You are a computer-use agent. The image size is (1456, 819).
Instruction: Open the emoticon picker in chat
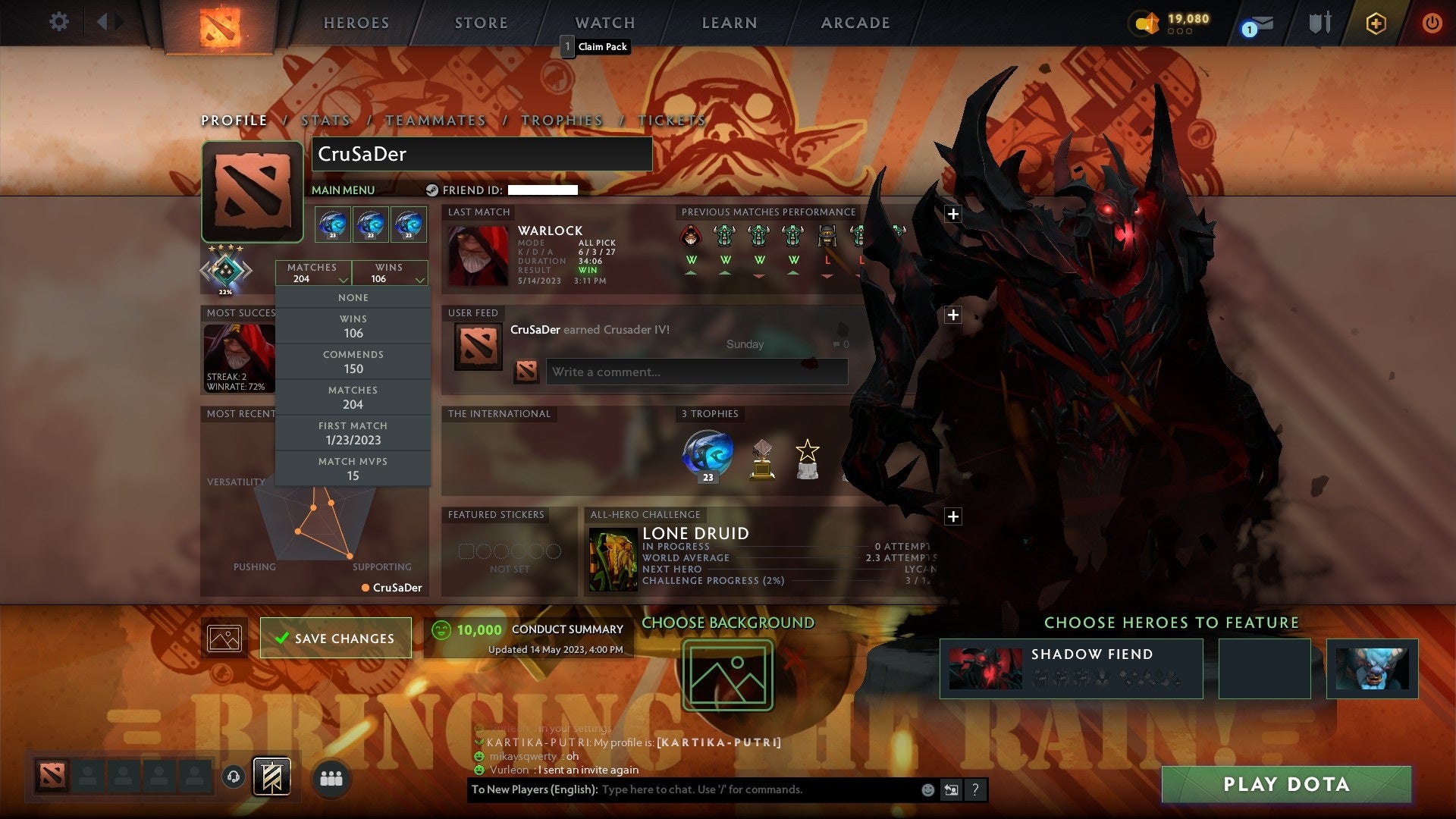(927, 789)
